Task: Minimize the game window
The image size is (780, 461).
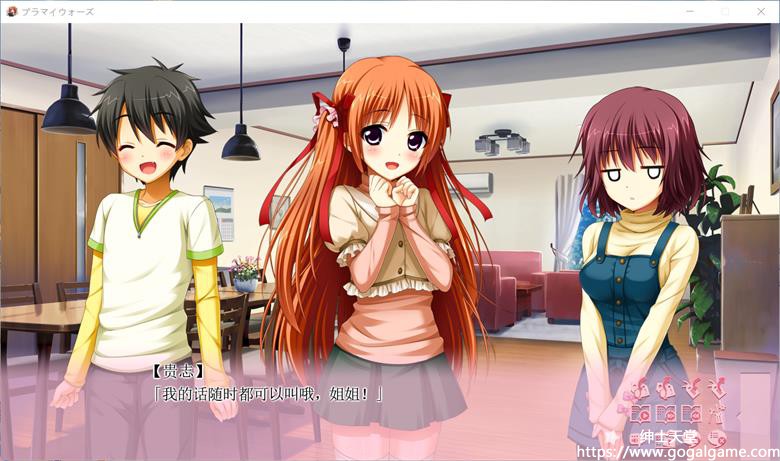Action: (x=689, y=9)
